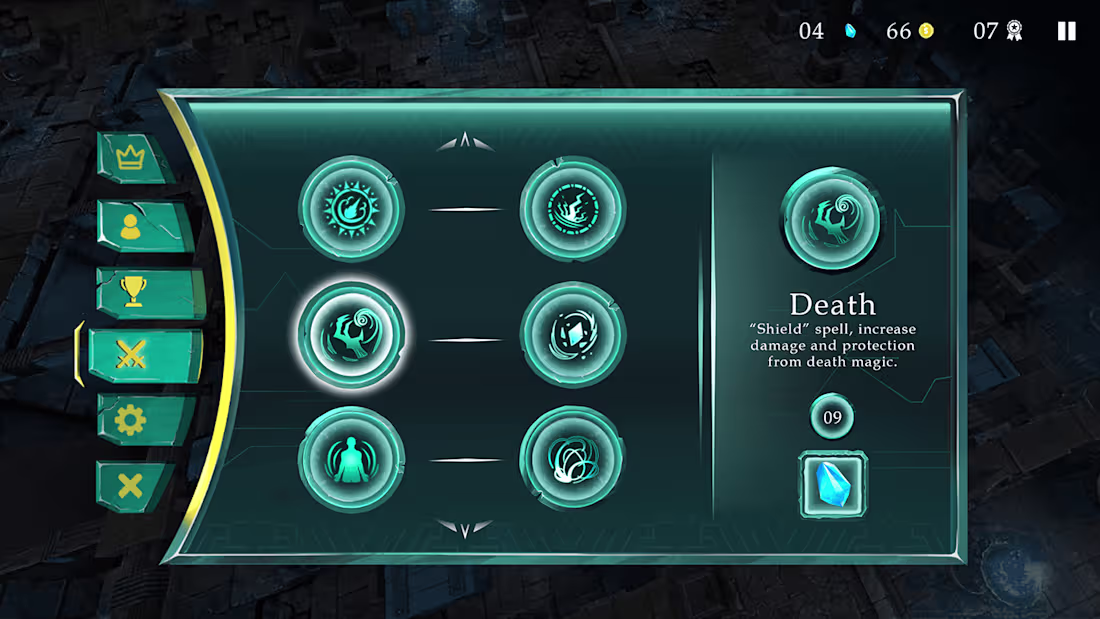Switch to the character profile tab
1100x619 pixels.
(x=131, y=226)
